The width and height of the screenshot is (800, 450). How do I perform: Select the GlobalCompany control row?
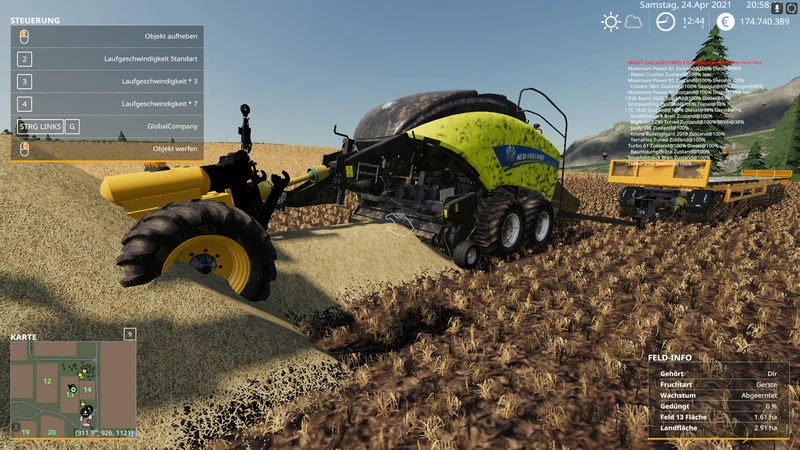(107, 127)
